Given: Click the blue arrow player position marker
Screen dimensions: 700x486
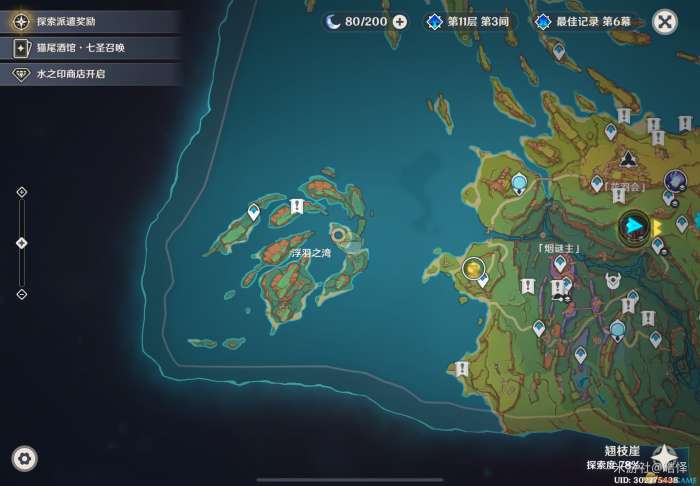Looking at the screenshot, I should tap(633, 227).
